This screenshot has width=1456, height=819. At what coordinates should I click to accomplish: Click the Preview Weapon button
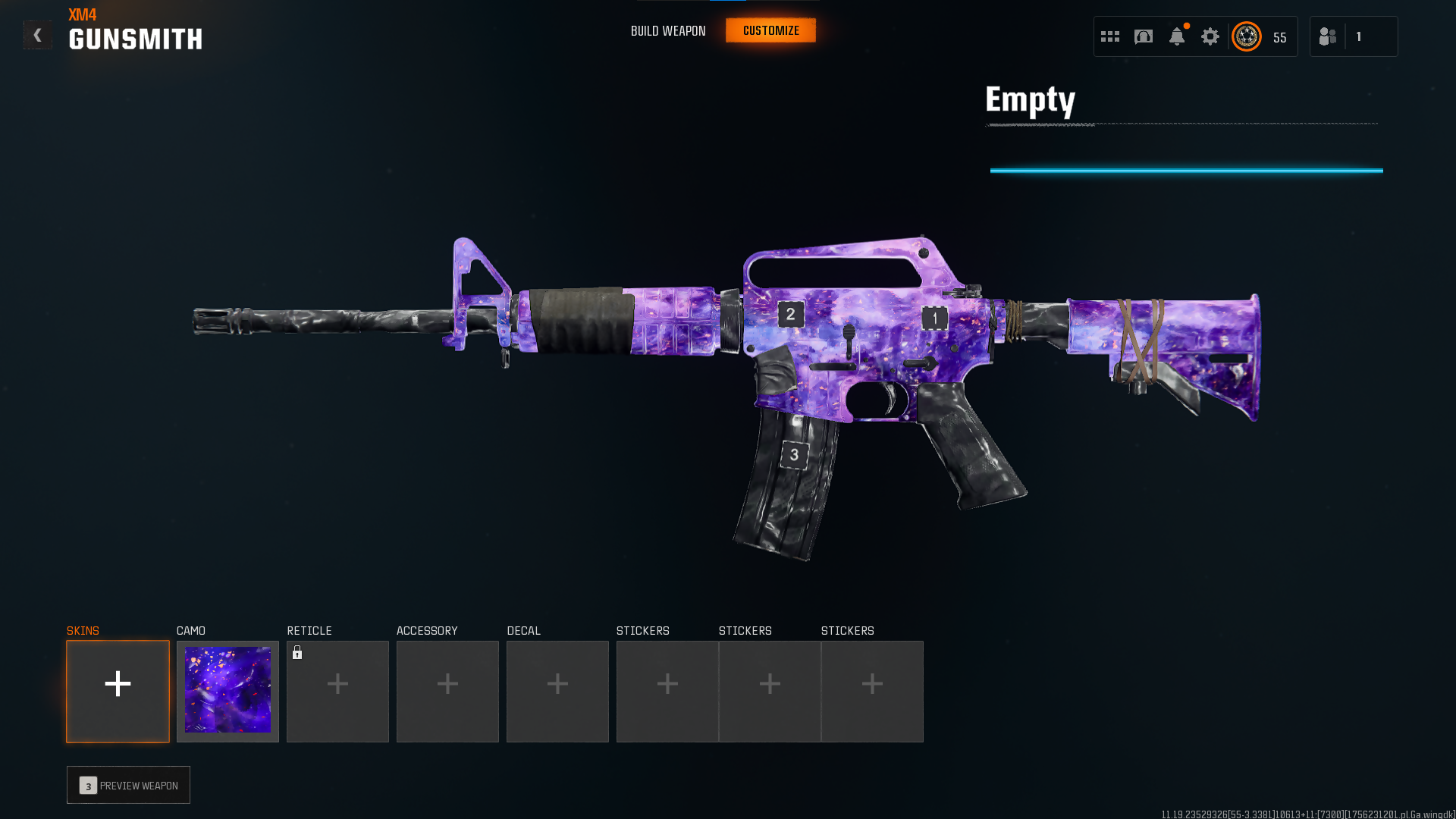tap(128, 785)
